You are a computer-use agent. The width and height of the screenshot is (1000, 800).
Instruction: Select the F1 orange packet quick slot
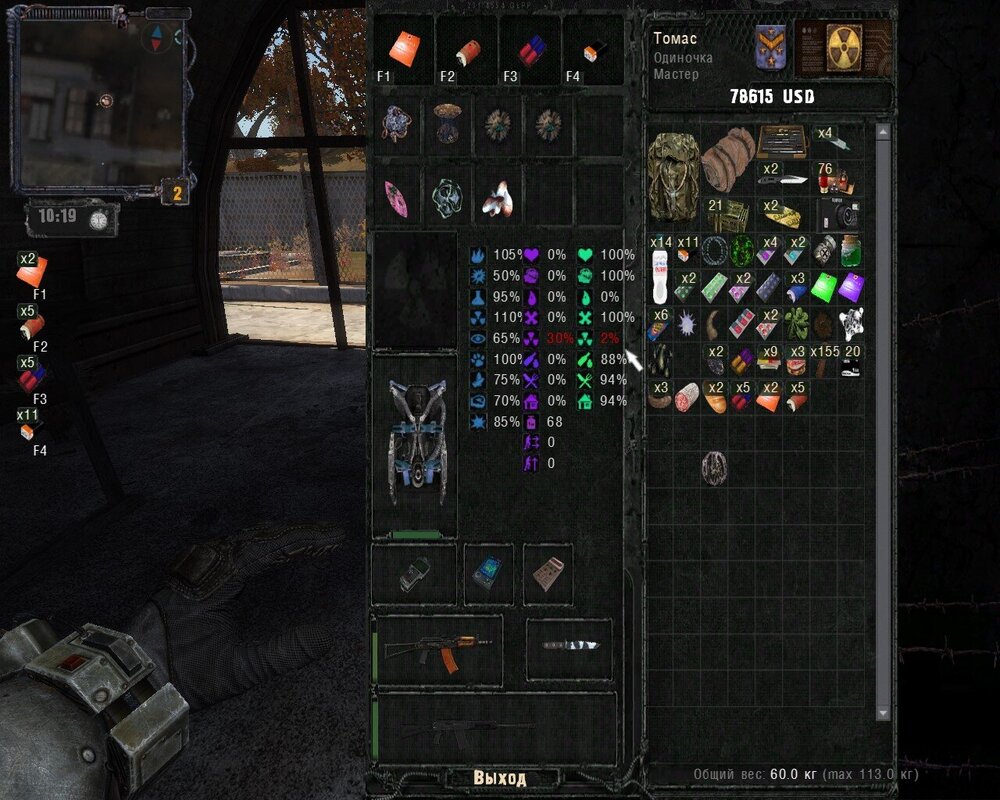point(404,49)
